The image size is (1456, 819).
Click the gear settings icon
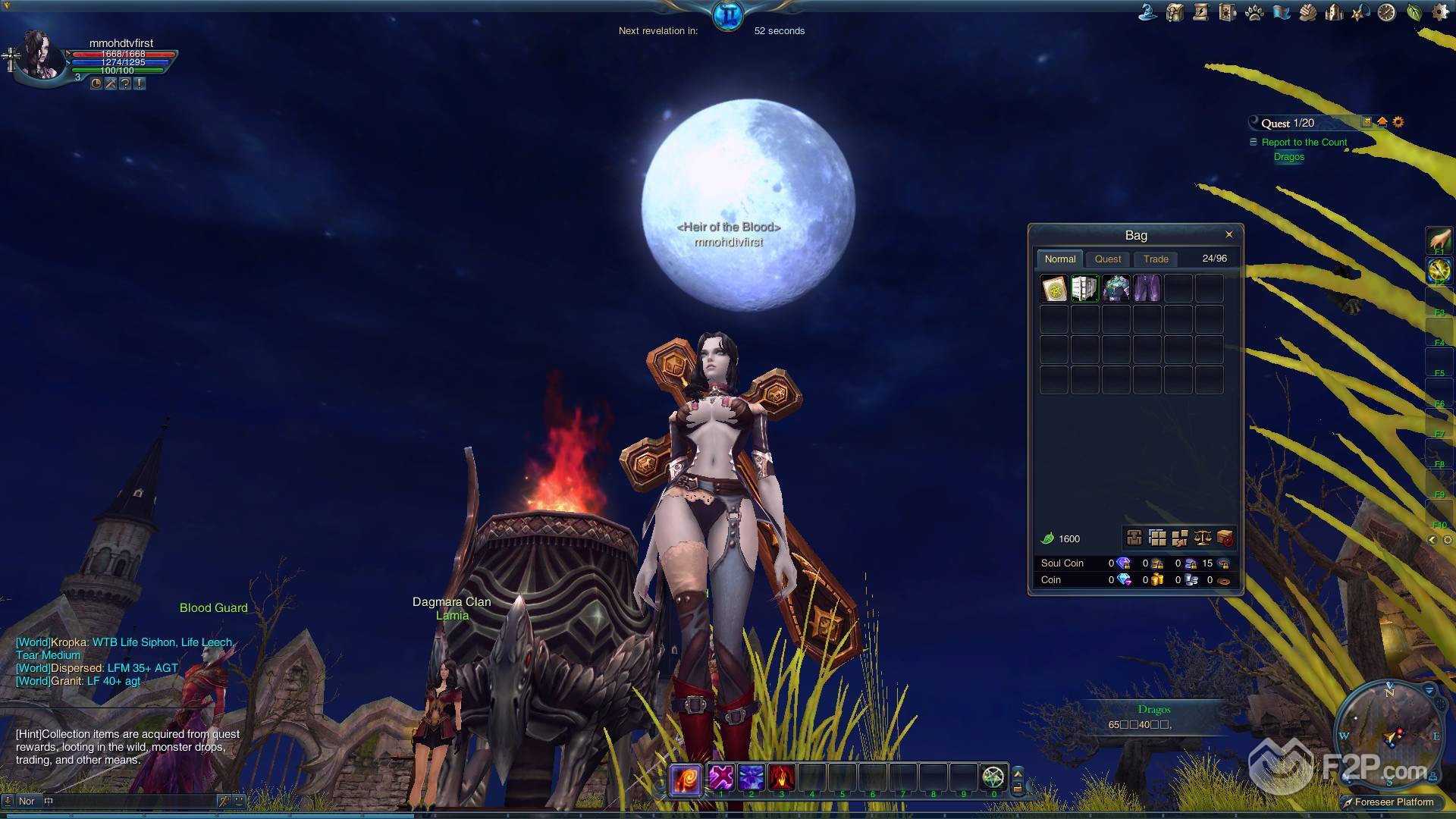(x=1439, y=13)
